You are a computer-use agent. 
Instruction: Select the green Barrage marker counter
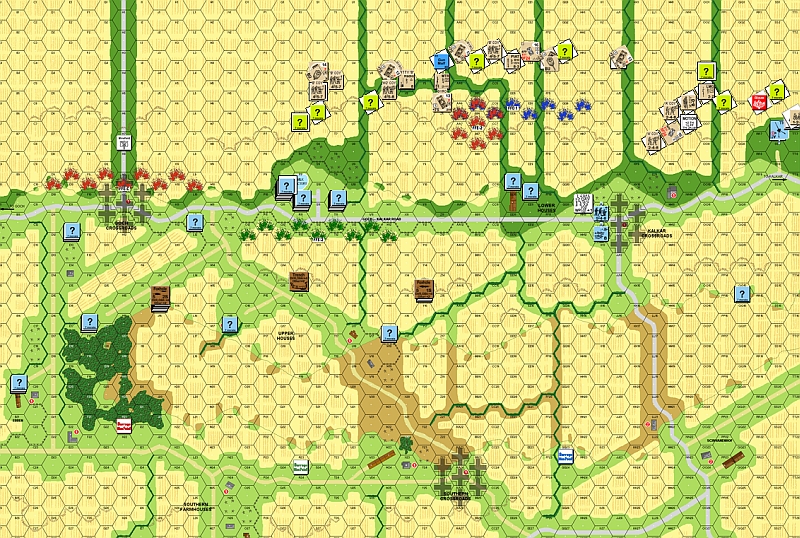pos(303,465)
